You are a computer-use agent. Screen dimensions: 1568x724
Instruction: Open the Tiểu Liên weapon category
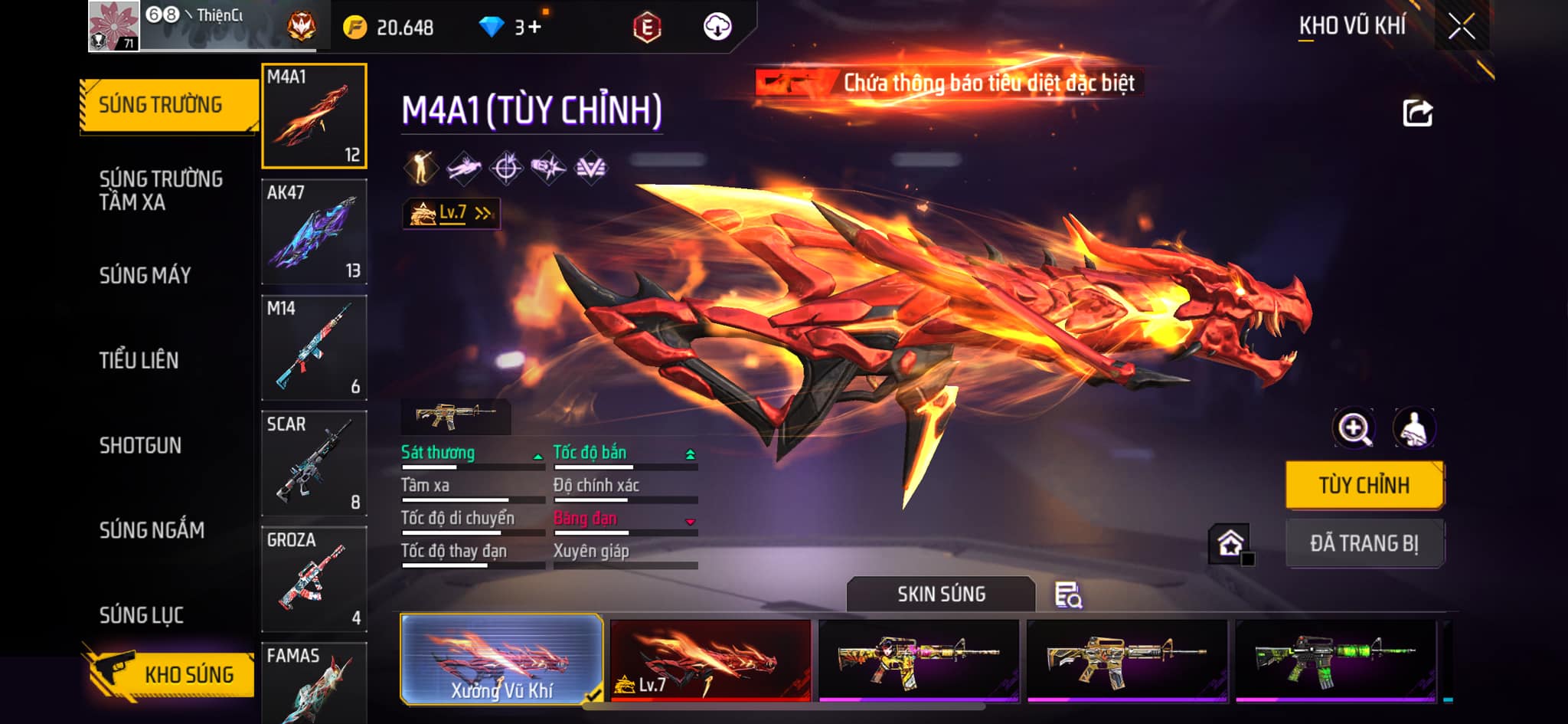pos(139,360)
